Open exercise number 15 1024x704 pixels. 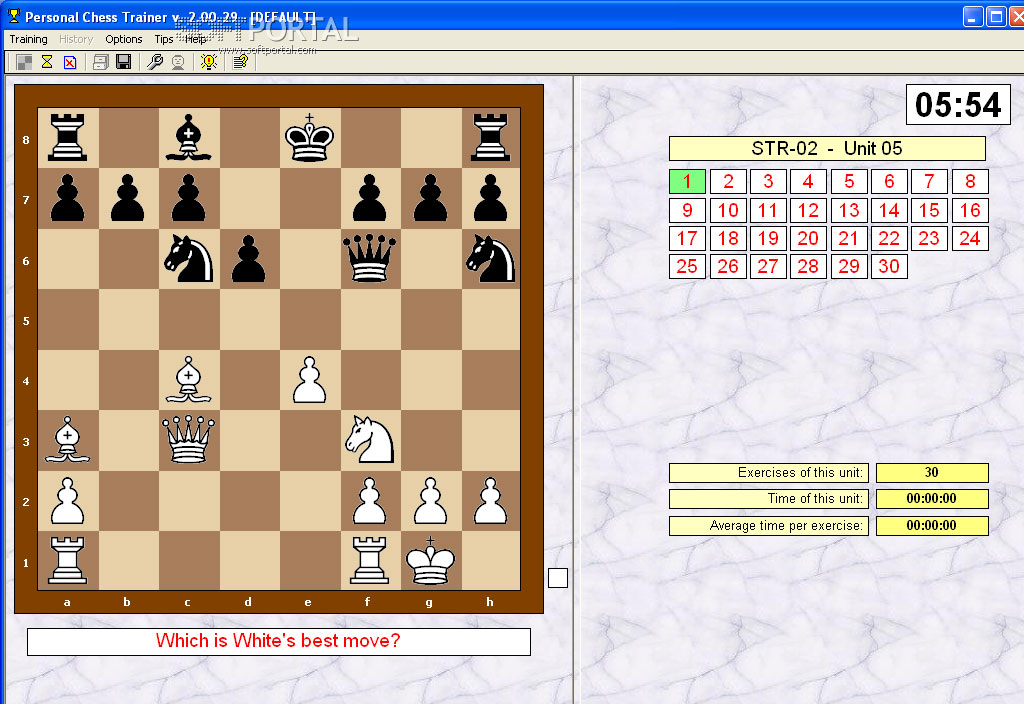(x=929, y=211)
